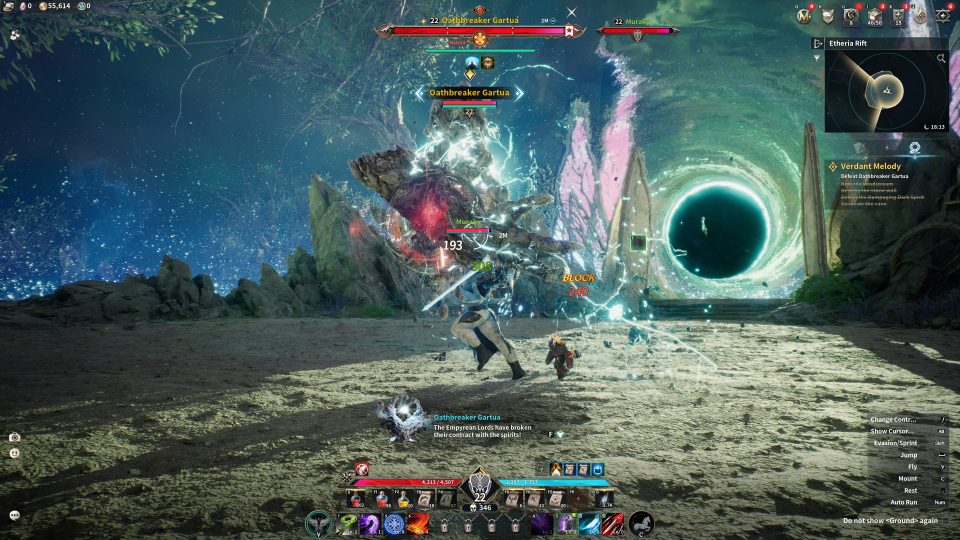Leave the dungeon via the exit icon
960x540 pixels.
tap(819, 44)
